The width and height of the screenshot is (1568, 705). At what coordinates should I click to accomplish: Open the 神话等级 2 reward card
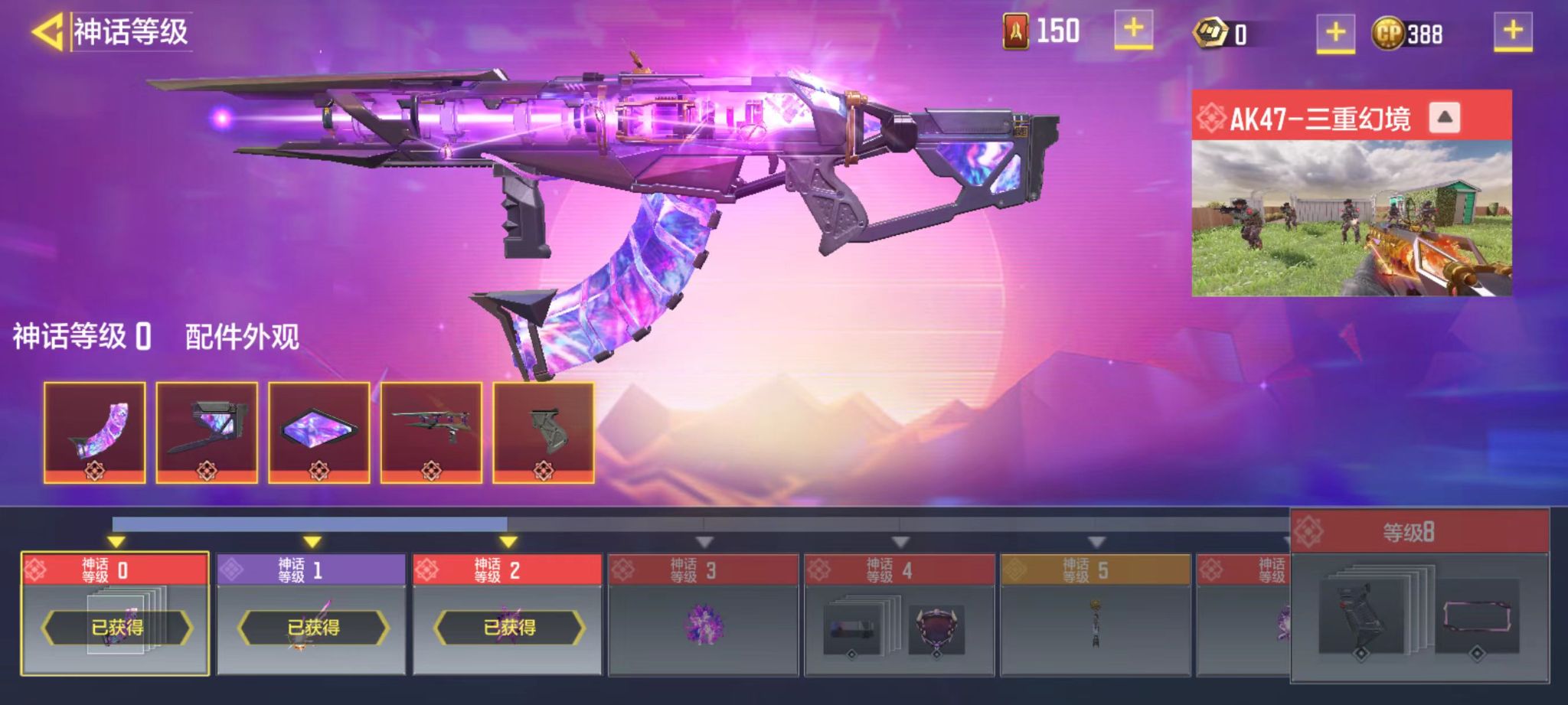click(508, 615)
